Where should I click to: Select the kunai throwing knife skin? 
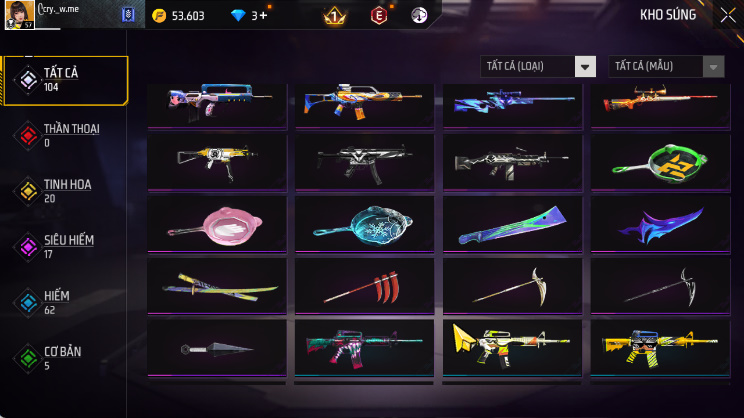click(x=215, y=348)
